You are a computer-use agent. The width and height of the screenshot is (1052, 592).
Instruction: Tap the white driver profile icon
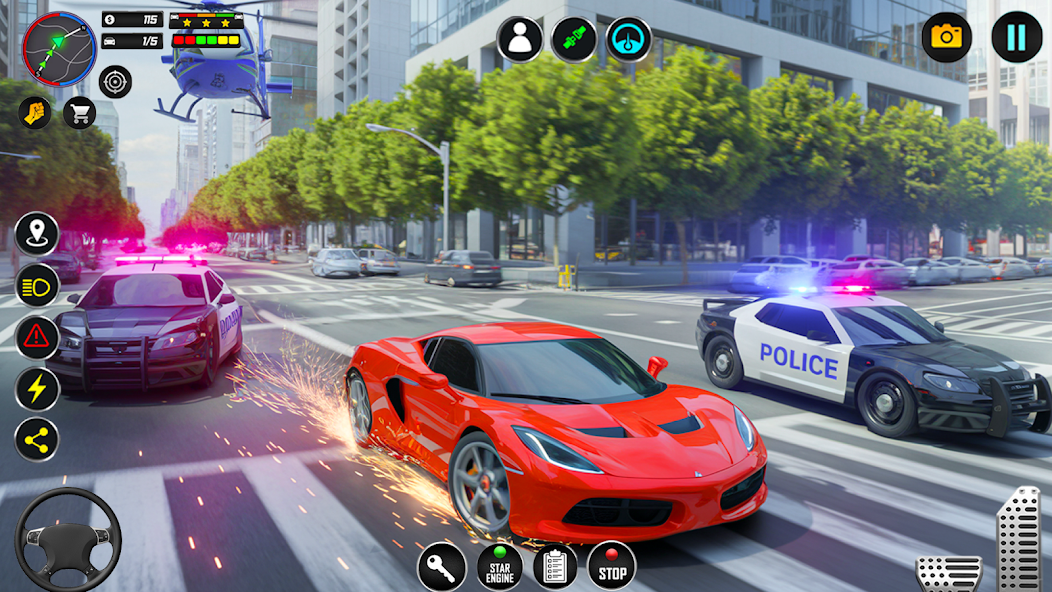point(520,39)
